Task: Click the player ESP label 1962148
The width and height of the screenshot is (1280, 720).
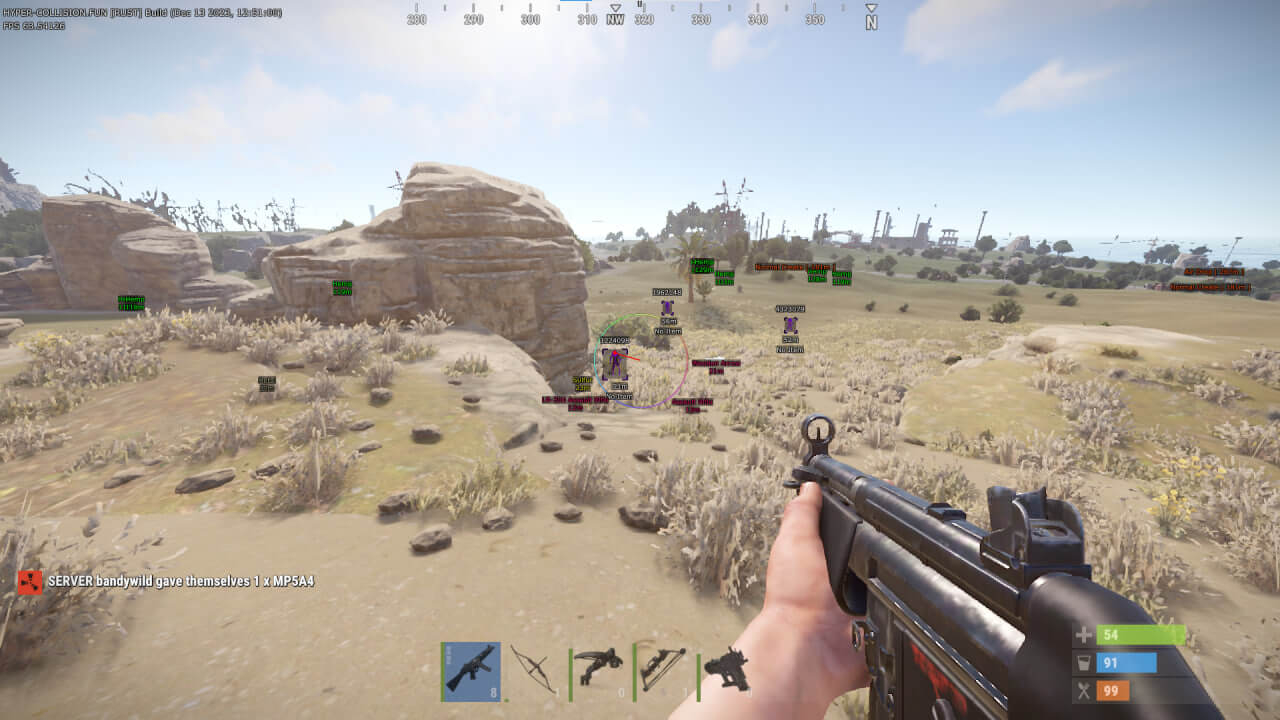Action: (666, 292)
